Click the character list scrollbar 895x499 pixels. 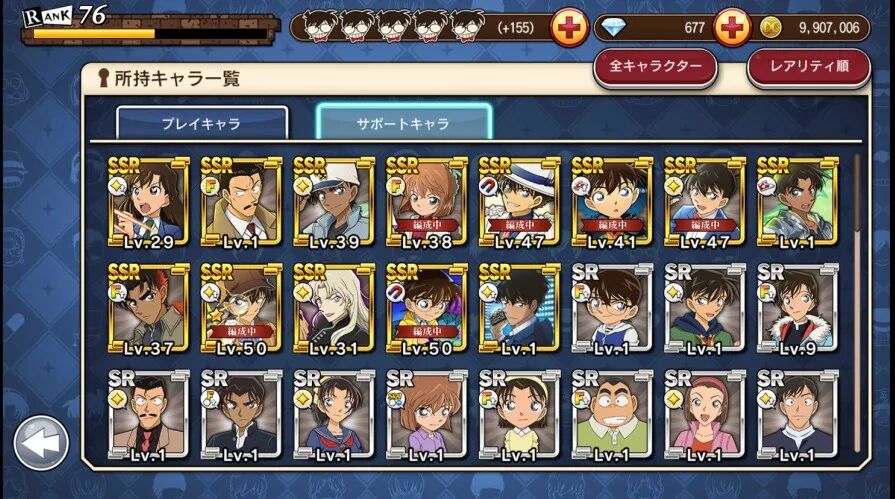857,300
